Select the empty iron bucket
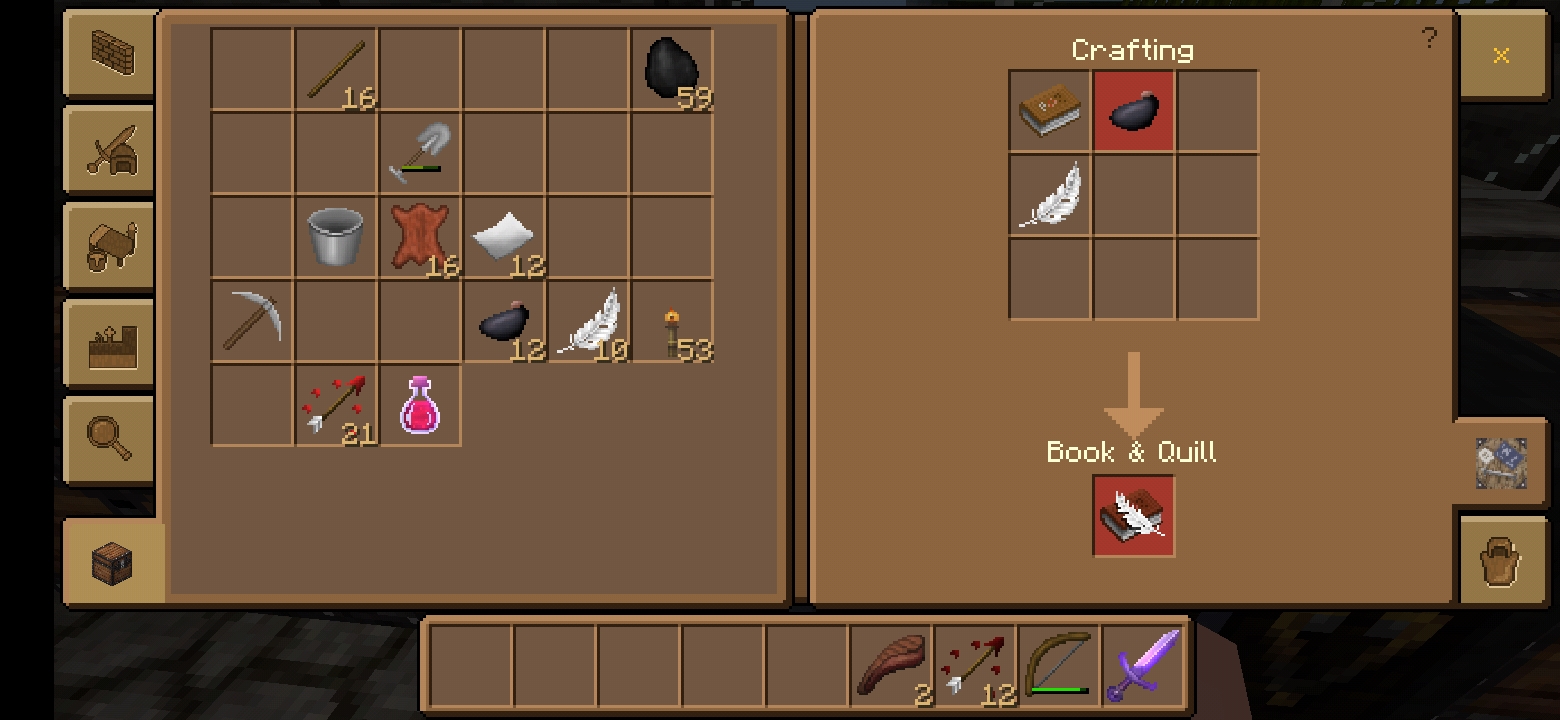Image resolution: width=1560 pixels, height=720 pixels. [x=335, y=237]
